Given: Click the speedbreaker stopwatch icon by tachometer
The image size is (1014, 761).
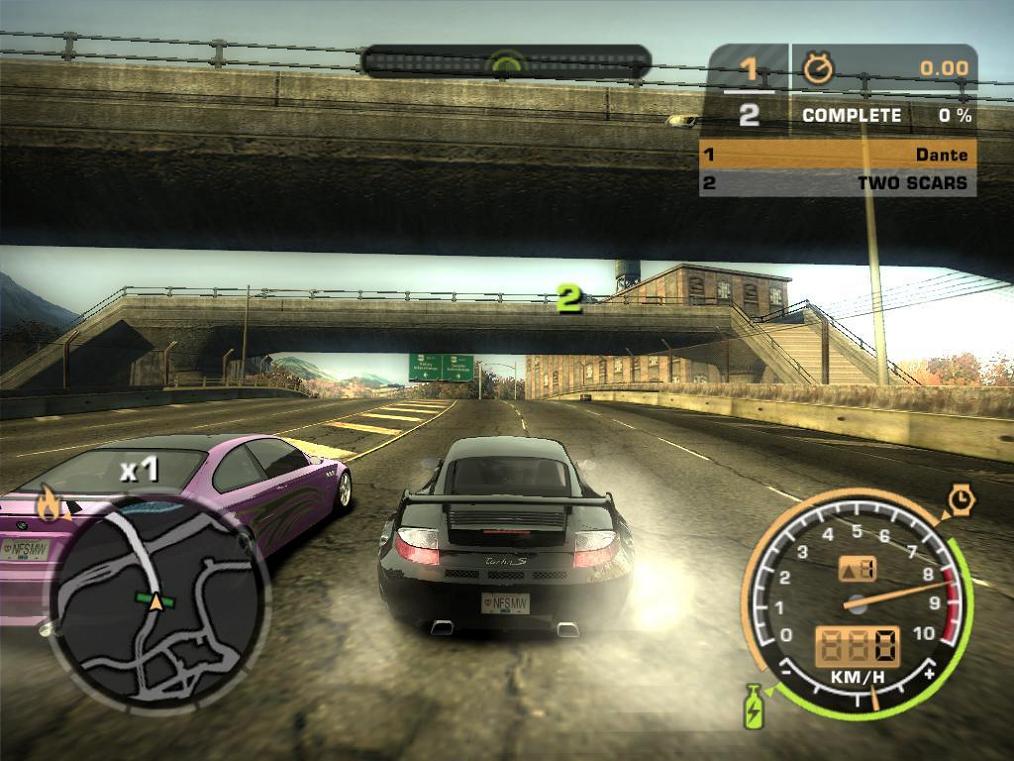Looking at the screenshot, I should (x=961, y=500).
